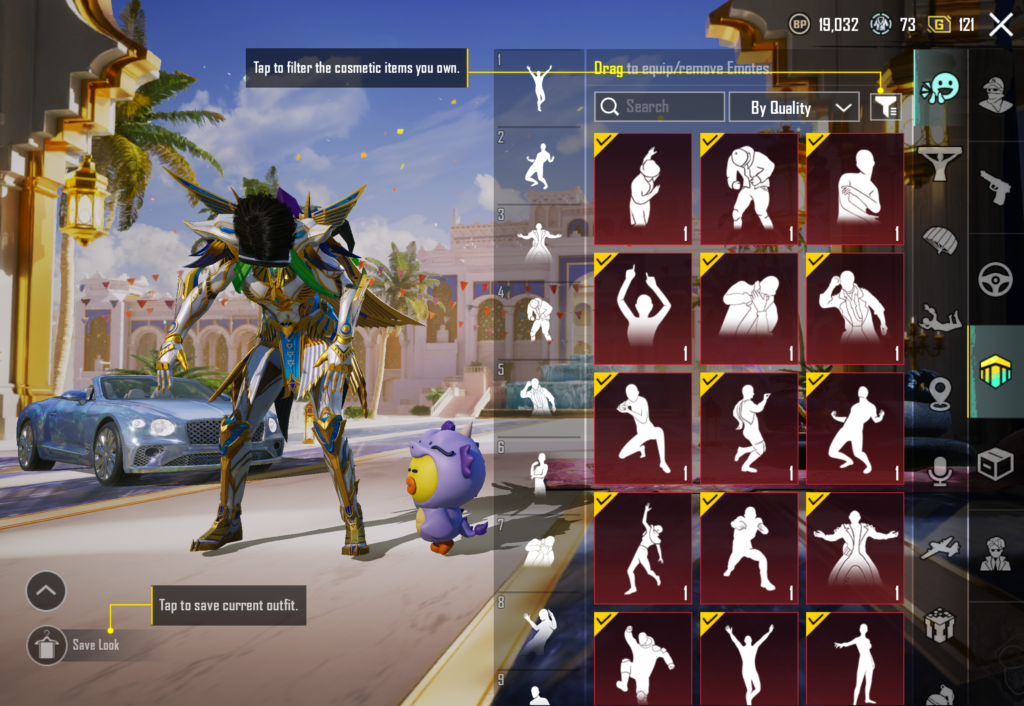Close the inventory screen with the X
The image size is (1024, 706).
tap(1000, 25)
